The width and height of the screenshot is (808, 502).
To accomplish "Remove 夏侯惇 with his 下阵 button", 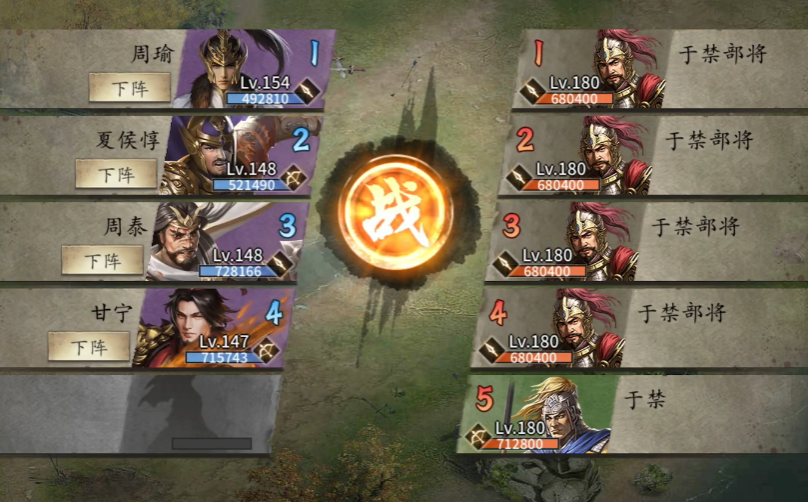I will pyautogui.click(x=116, y=174).
